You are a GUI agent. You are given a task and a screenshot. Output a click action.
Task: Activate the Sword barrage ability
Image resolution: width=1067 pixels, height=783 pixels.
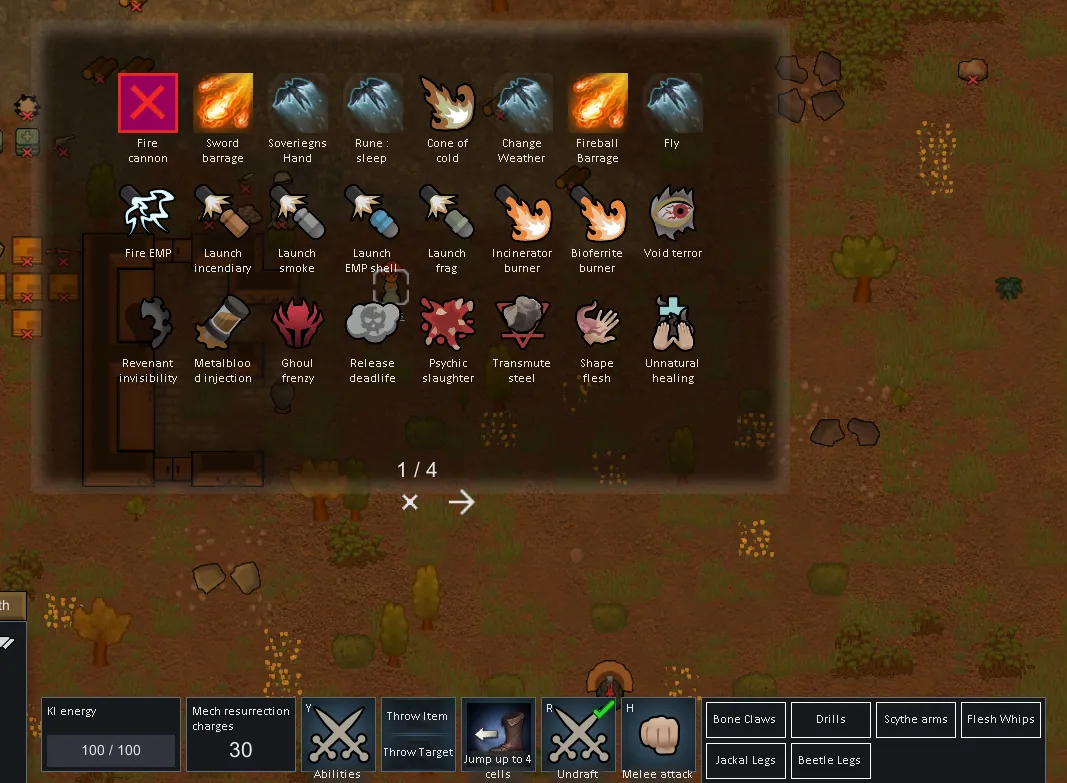[223, 103]
